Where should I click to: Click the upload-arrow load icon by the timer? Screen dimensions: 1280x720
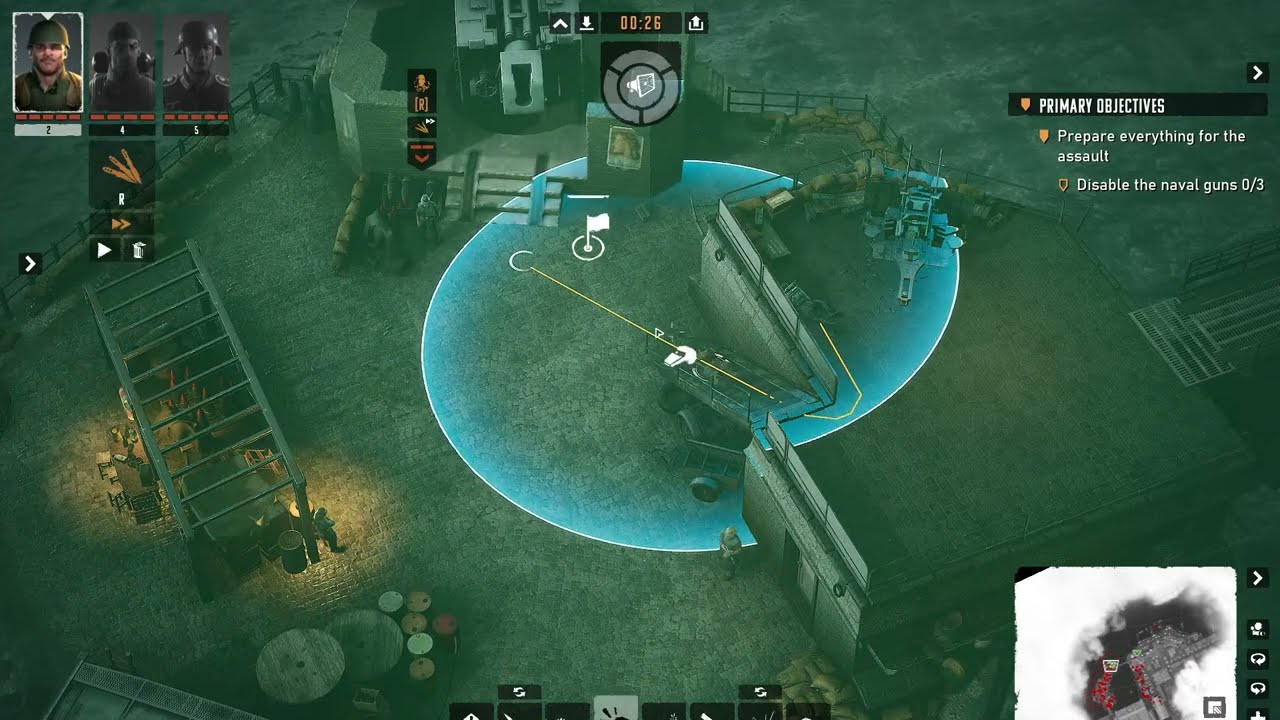tap(697, 23)
